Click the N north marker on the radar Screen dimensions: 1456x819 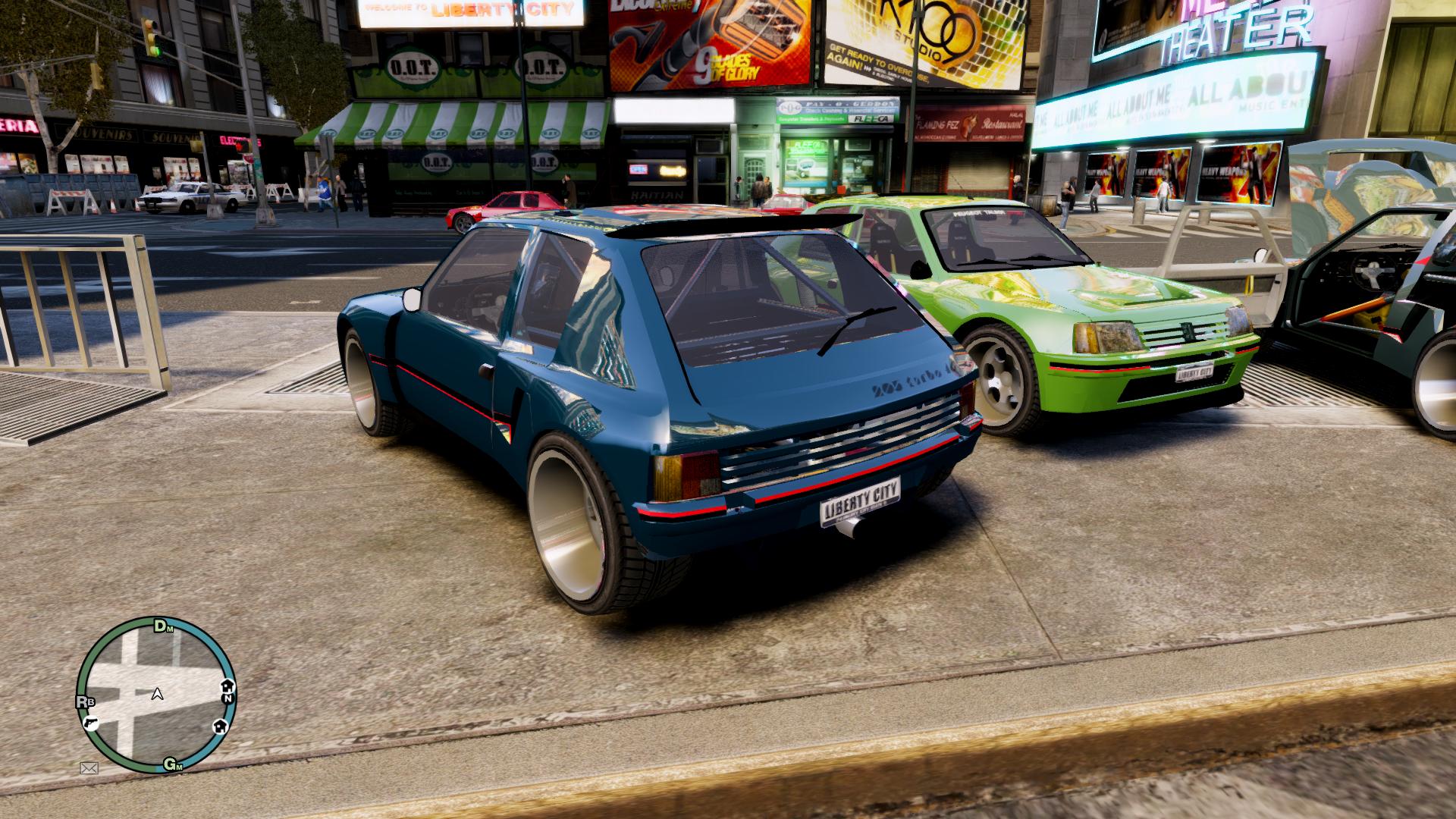click(227, 699)
